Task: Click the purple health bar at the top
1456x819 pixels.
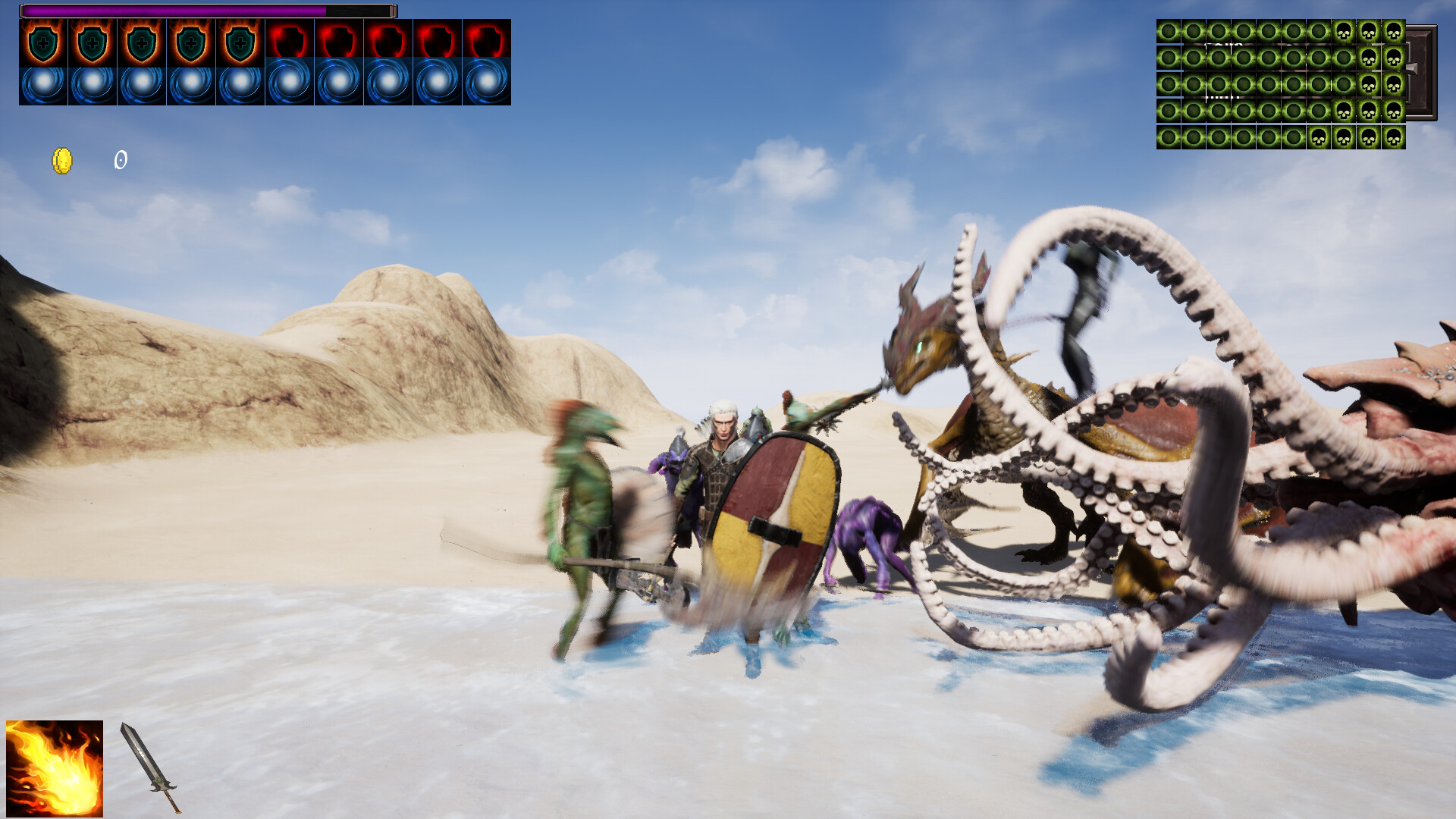Action: point(174,11)
